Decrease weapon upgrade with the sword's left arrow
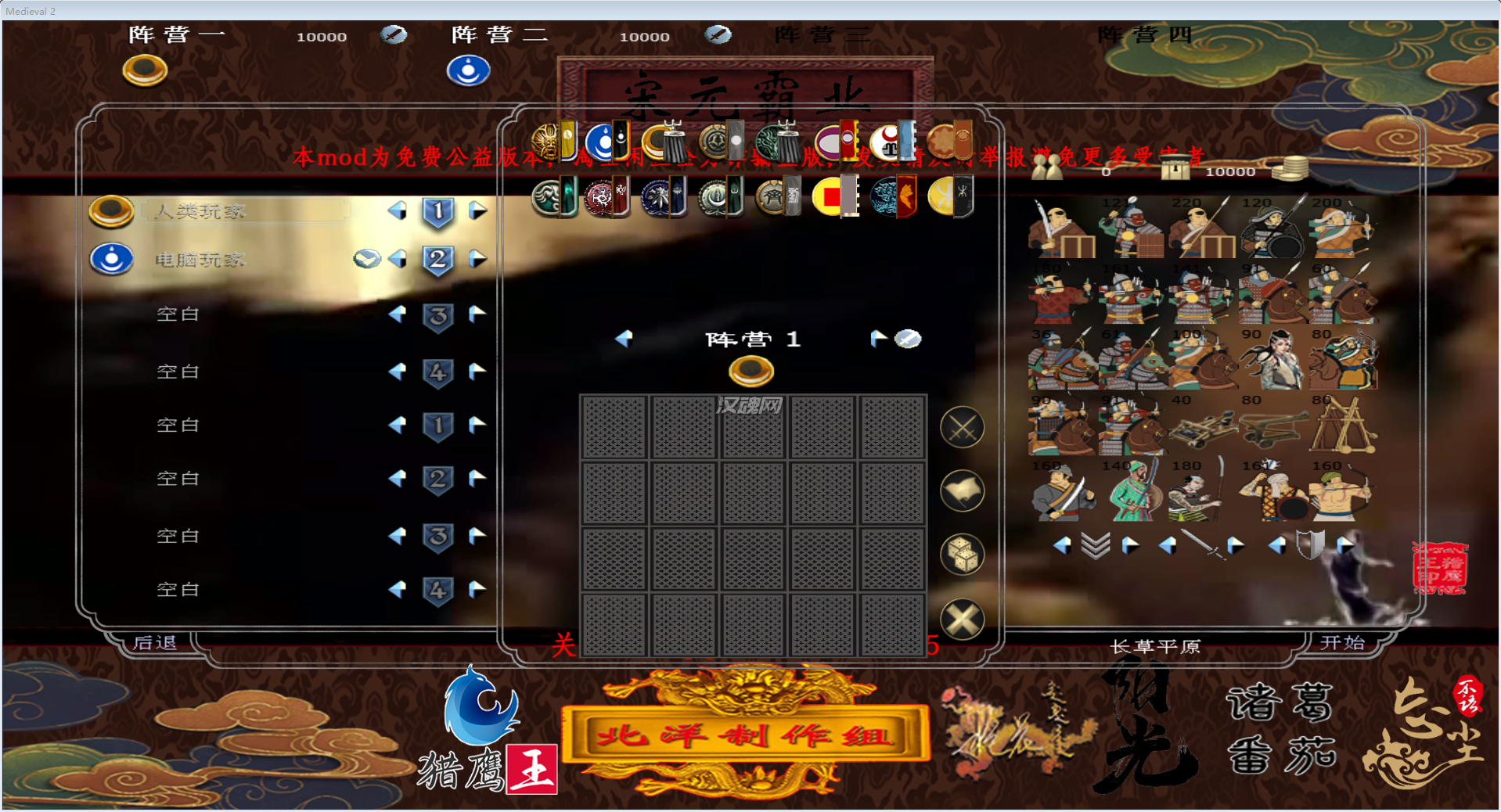 [1167, 545]
